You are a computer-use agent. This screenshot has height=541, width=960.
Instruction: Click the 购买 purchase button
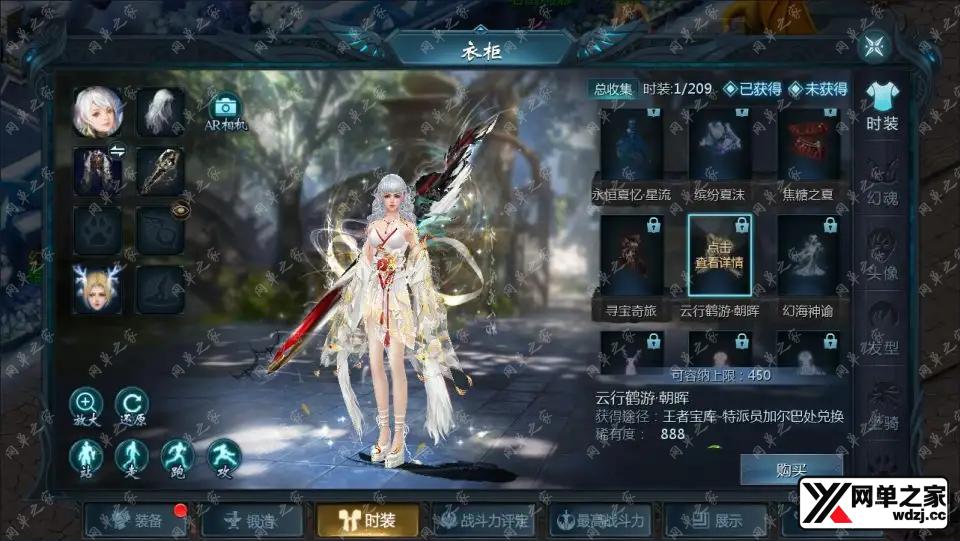pyautogui.click(x=791, y=469)
